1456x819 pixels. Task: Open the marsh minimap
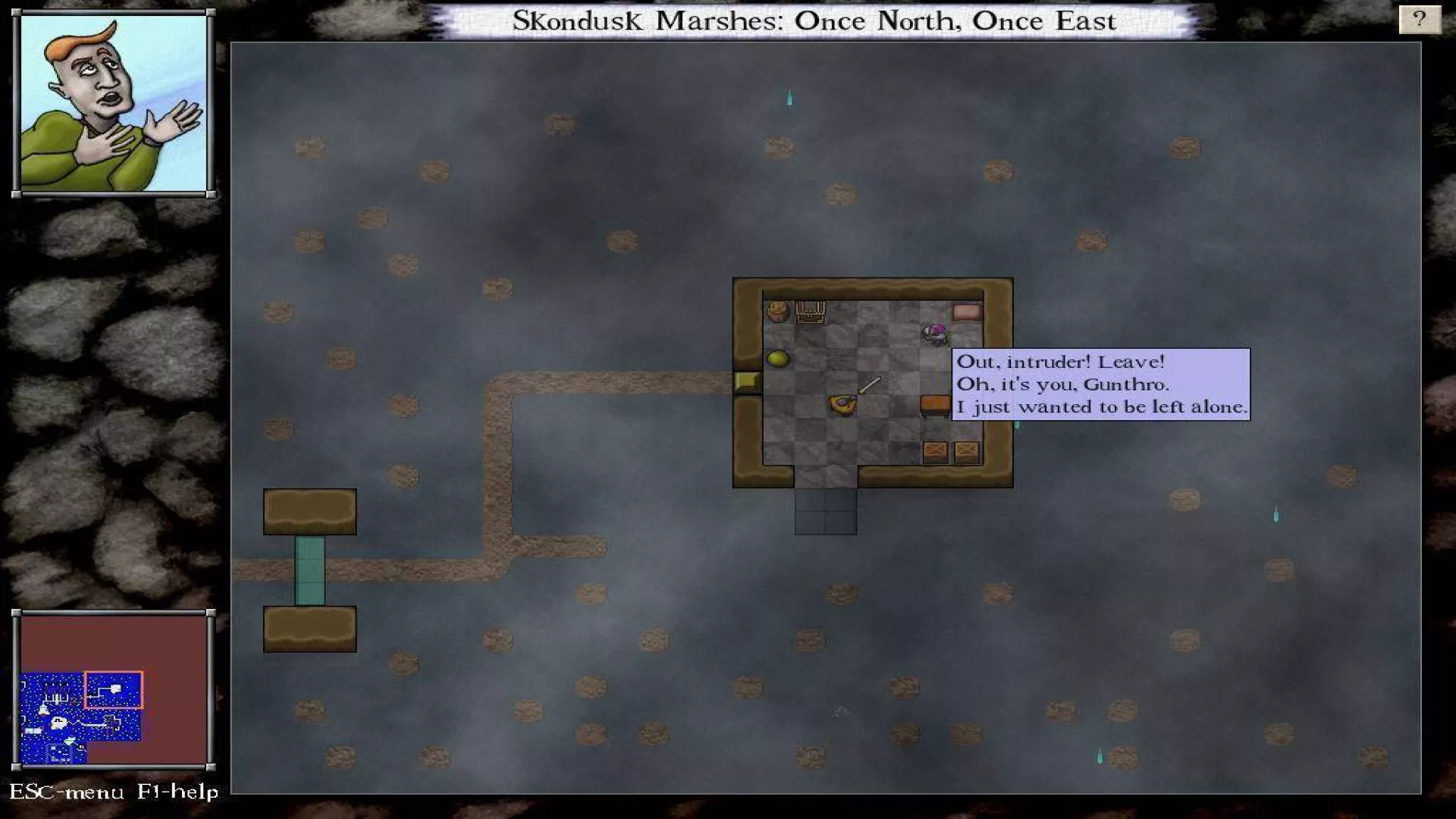[114, 689]
